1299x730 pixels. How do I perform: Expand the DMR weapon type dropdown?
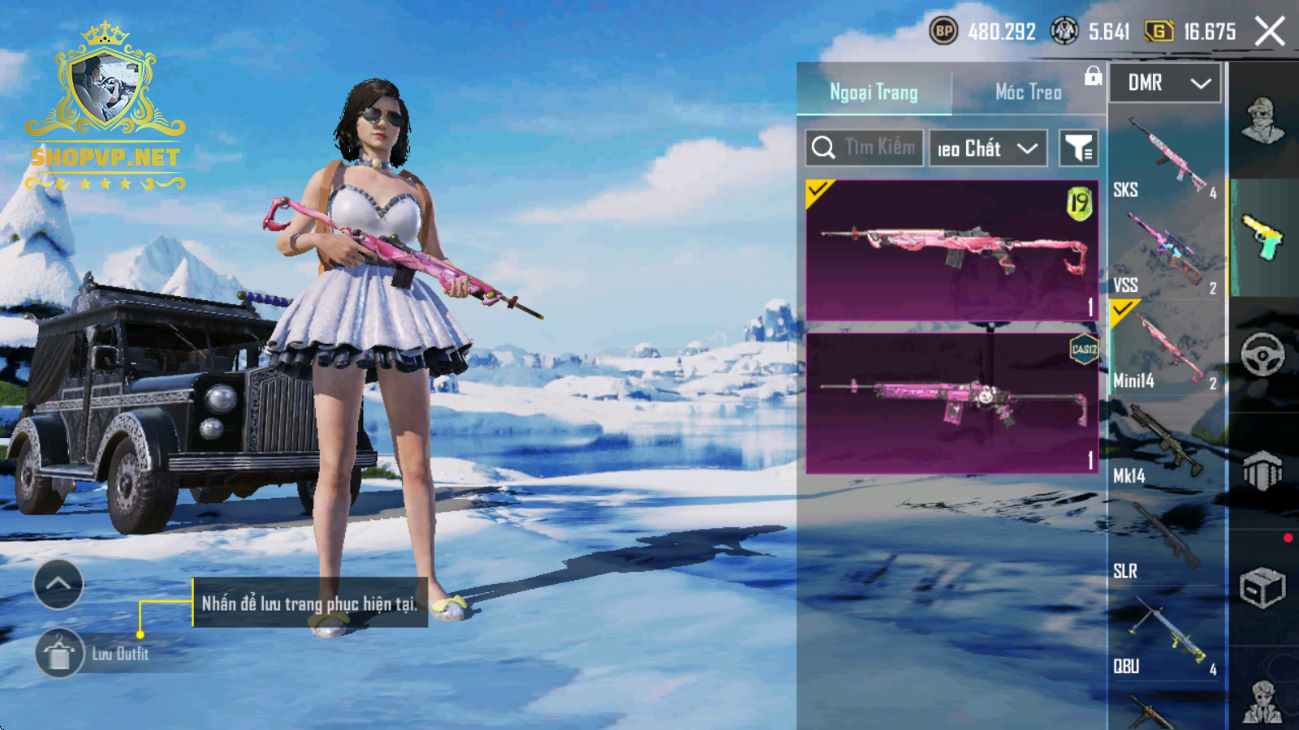[1165, 84]
